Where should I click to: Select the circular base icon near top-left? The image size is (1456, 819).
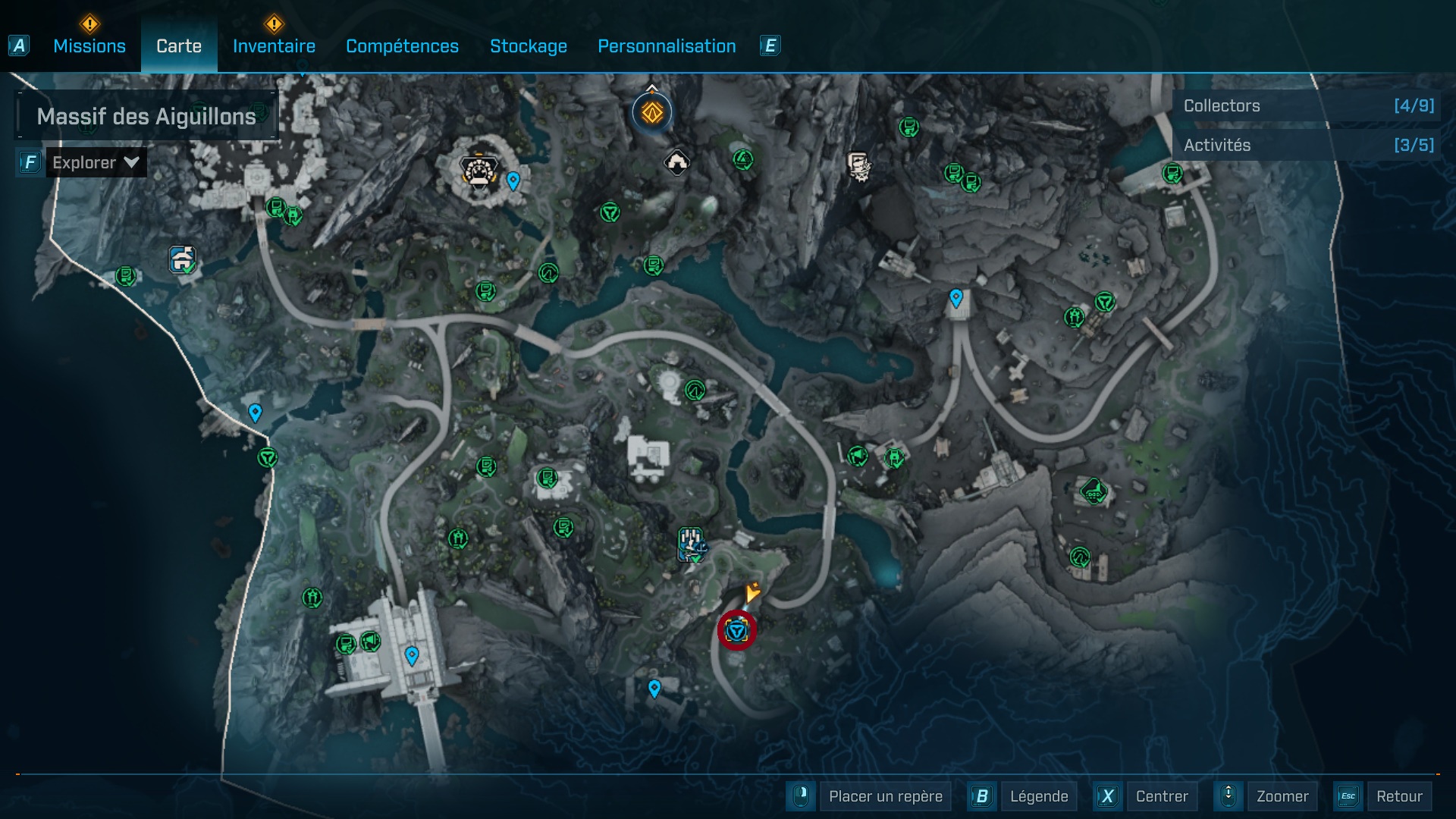coord(479,171)
